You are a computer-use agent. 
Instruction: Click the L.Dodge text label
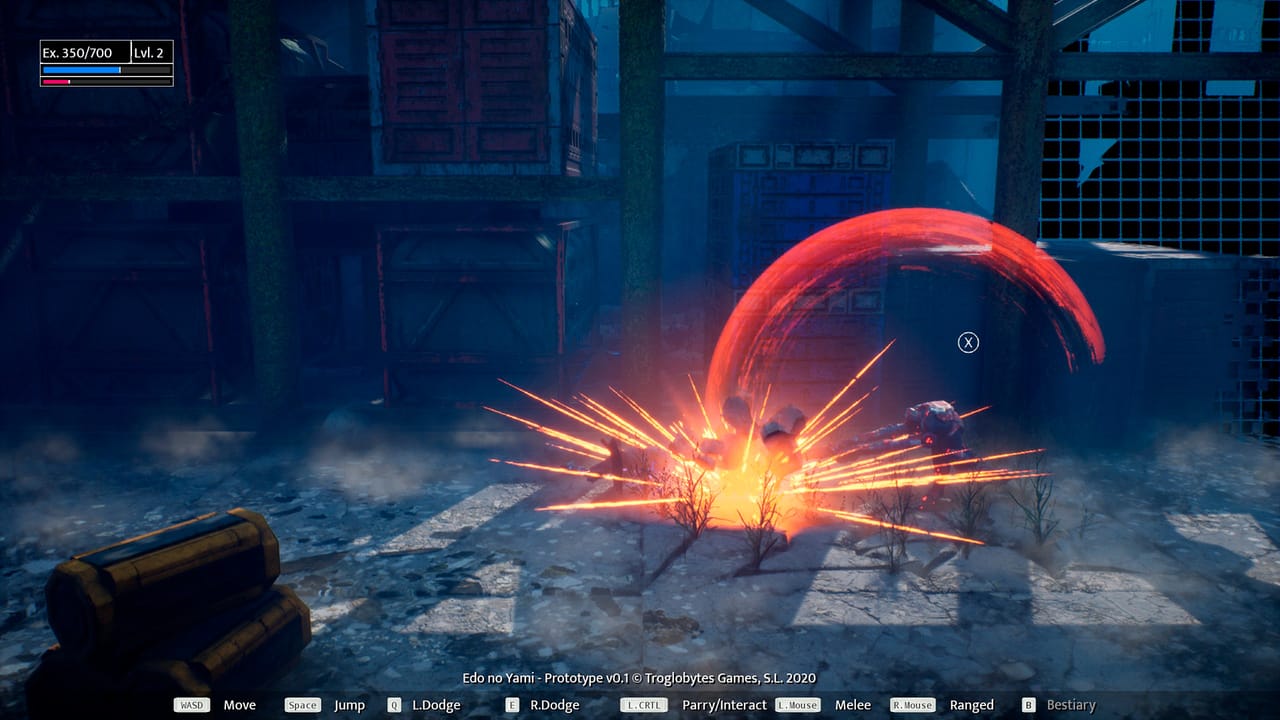436,704
